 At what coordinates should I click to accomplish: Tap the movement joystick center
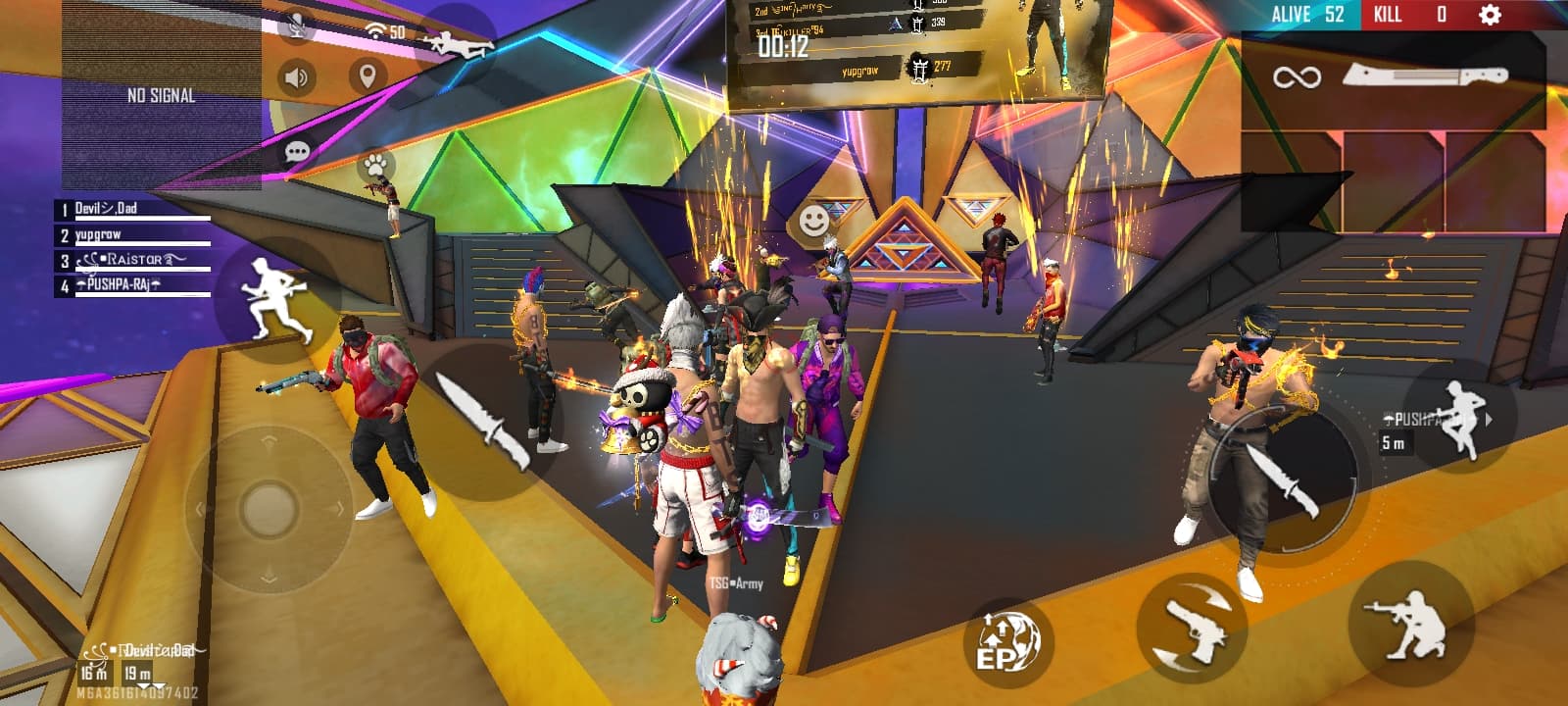click(269, 508)
